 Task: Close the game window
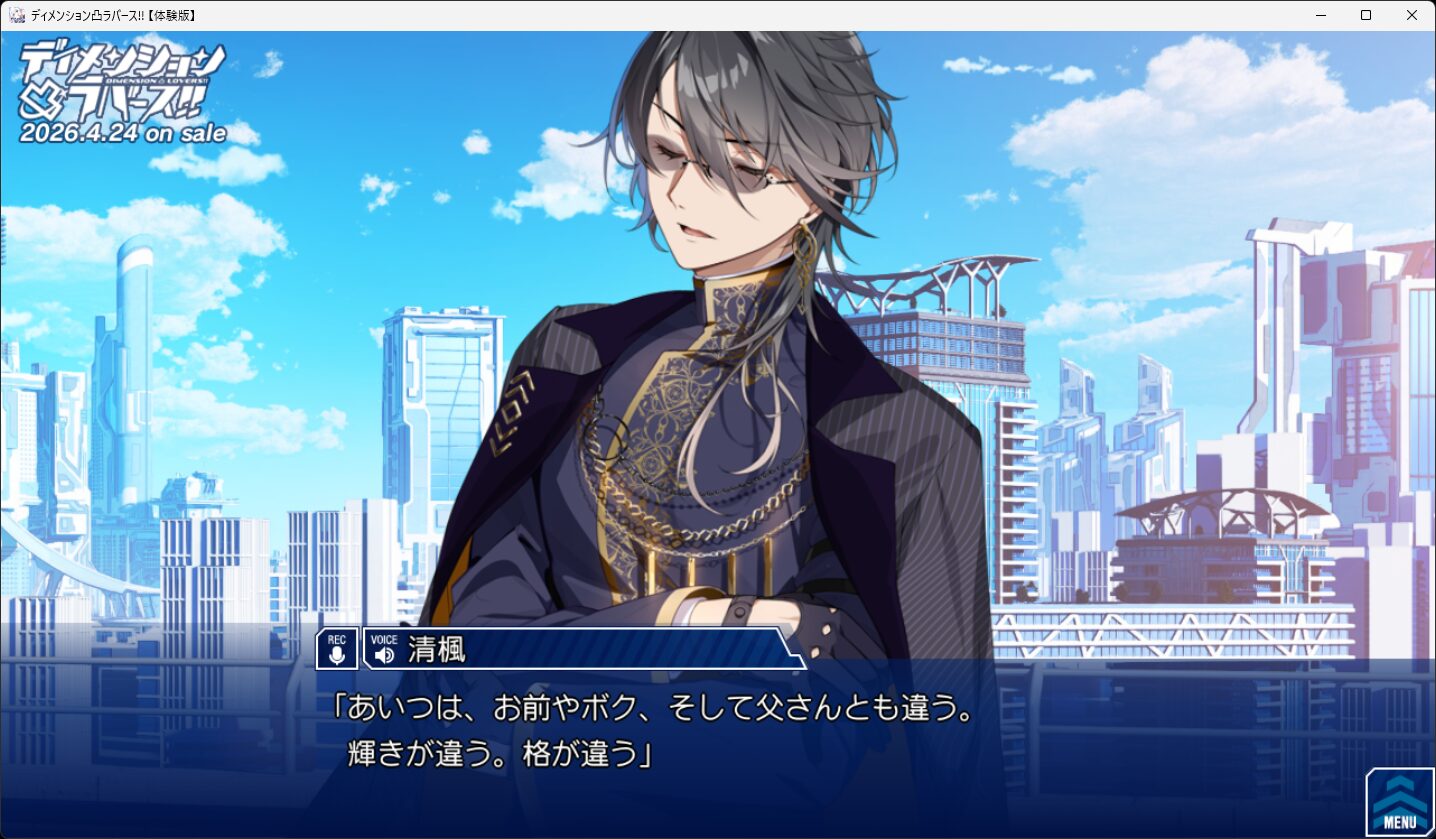pos(1412,15)
